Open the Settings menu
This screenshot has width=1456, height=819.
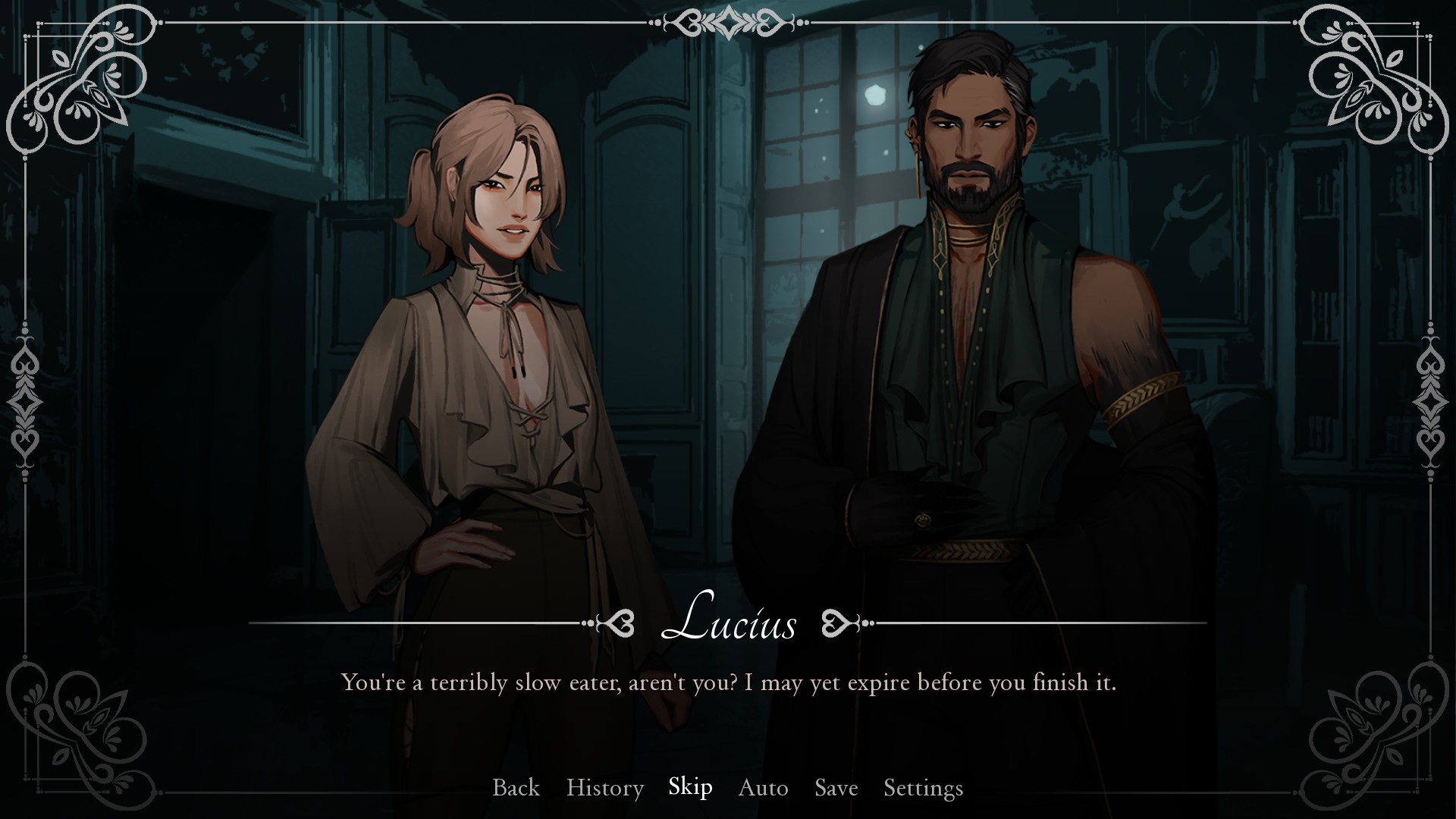(923, 788)
